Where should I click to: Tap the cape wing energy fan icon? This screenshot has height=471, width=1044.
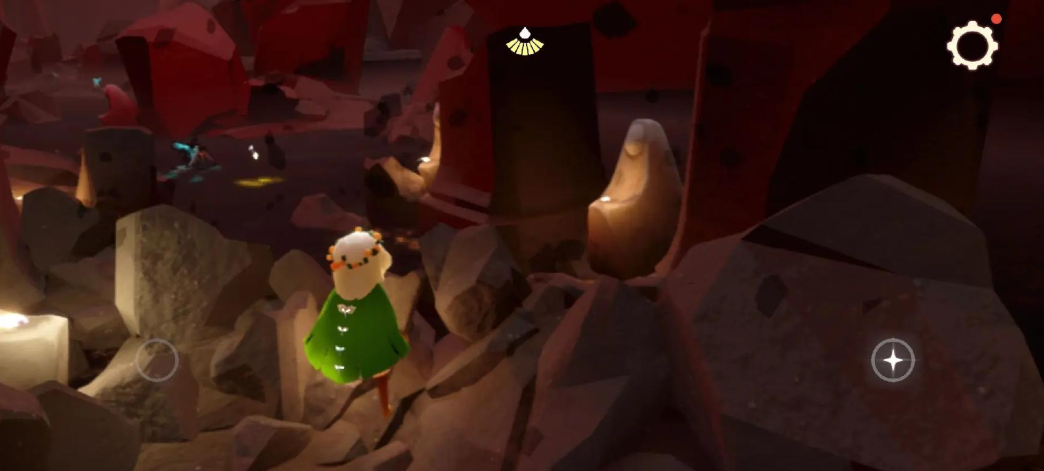coord(521,41)
